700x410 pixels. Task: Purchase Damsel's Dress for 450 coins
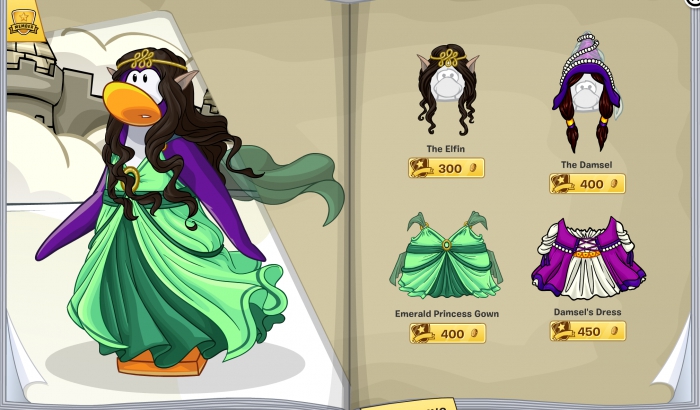point(587,331)
